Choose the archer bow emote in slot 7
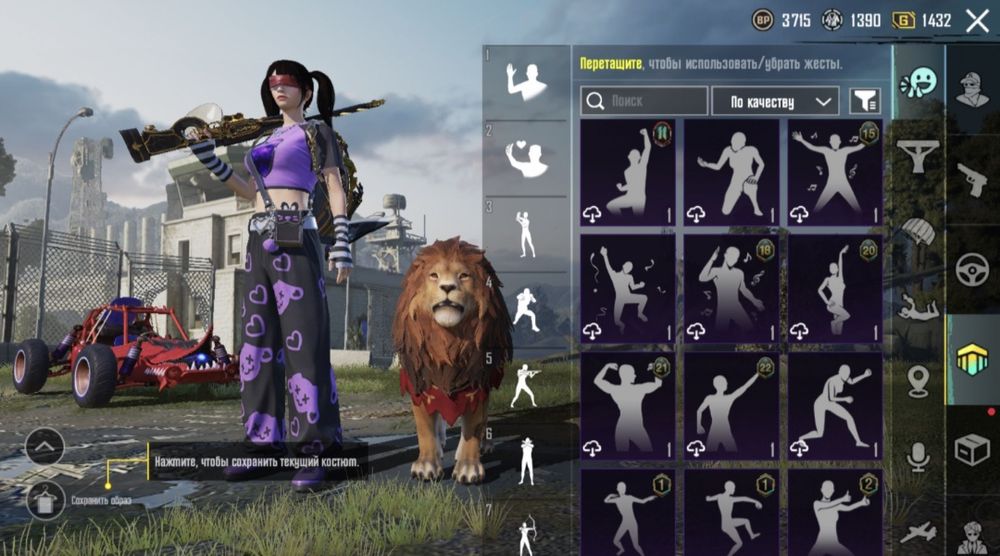This screenshot has width=1000, height=556. [526, 530]
